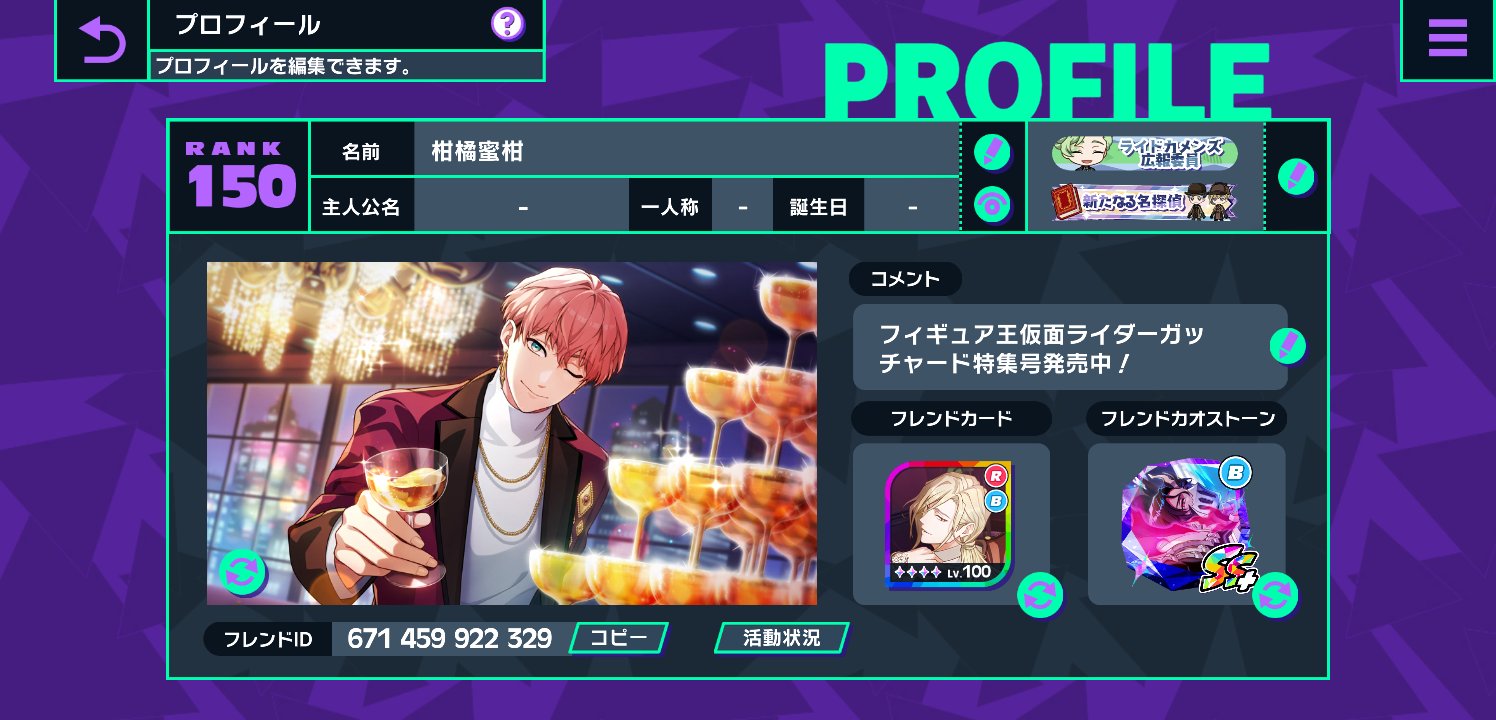Edit the name using the pencil icon
This screenshot has height=720, width=1496.
coord(994,148)
